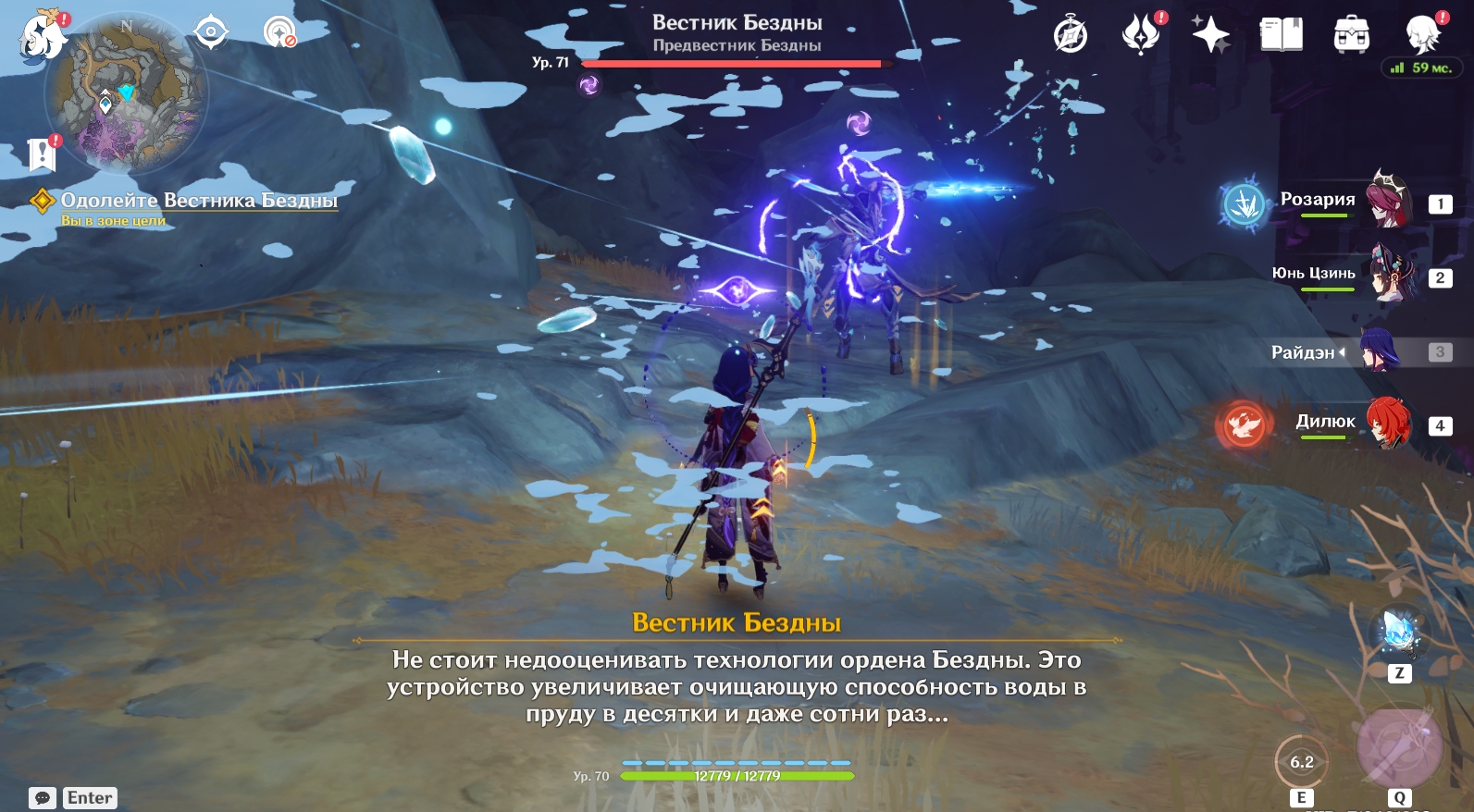The image size is (1474, 812).
Task: Select the 'Одолейте Вестника Бездны' quest tracker
Action: click(198, 201)
